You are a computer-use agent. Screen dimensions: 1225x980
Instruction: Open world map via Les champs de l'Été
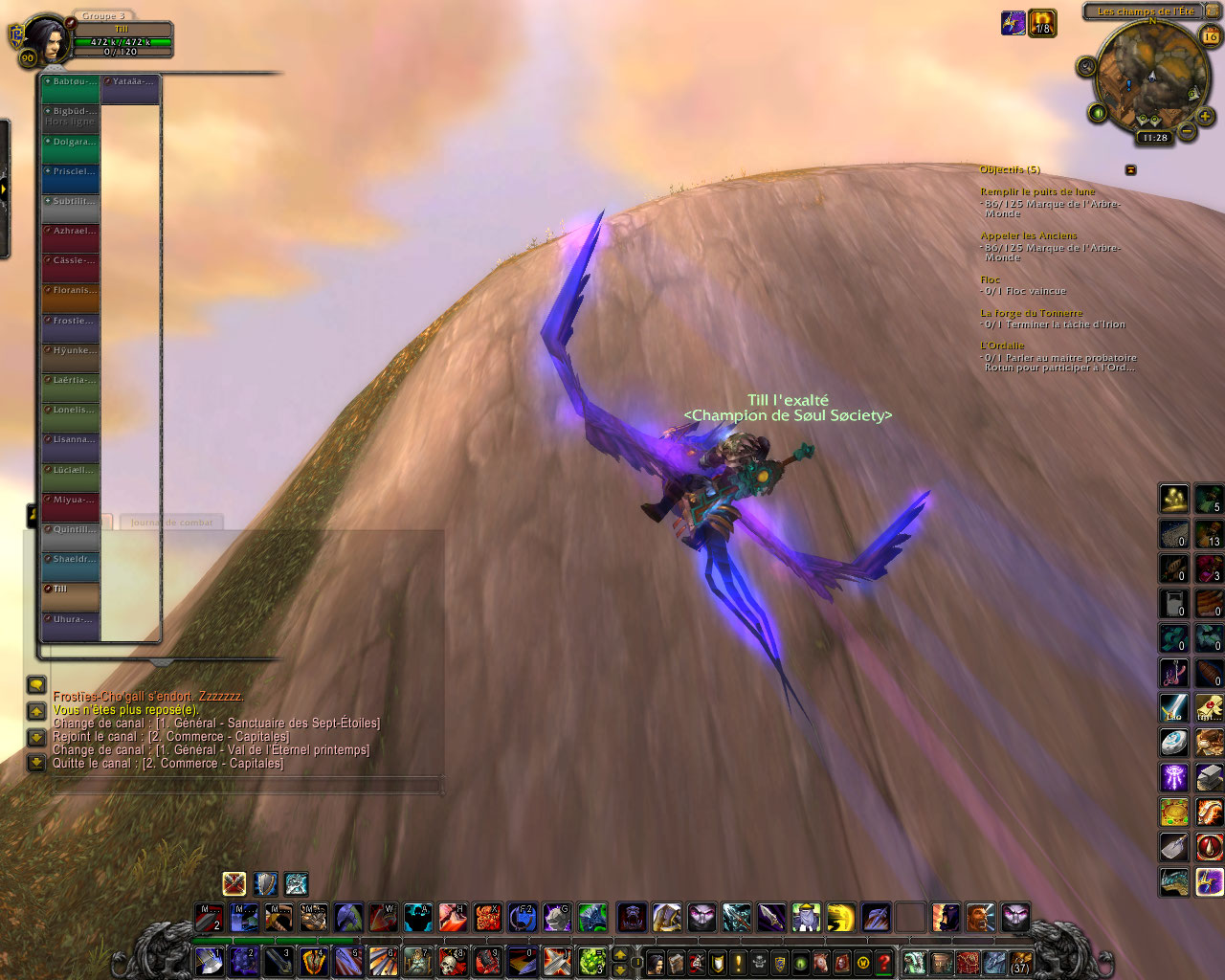tap(1145, 11)
